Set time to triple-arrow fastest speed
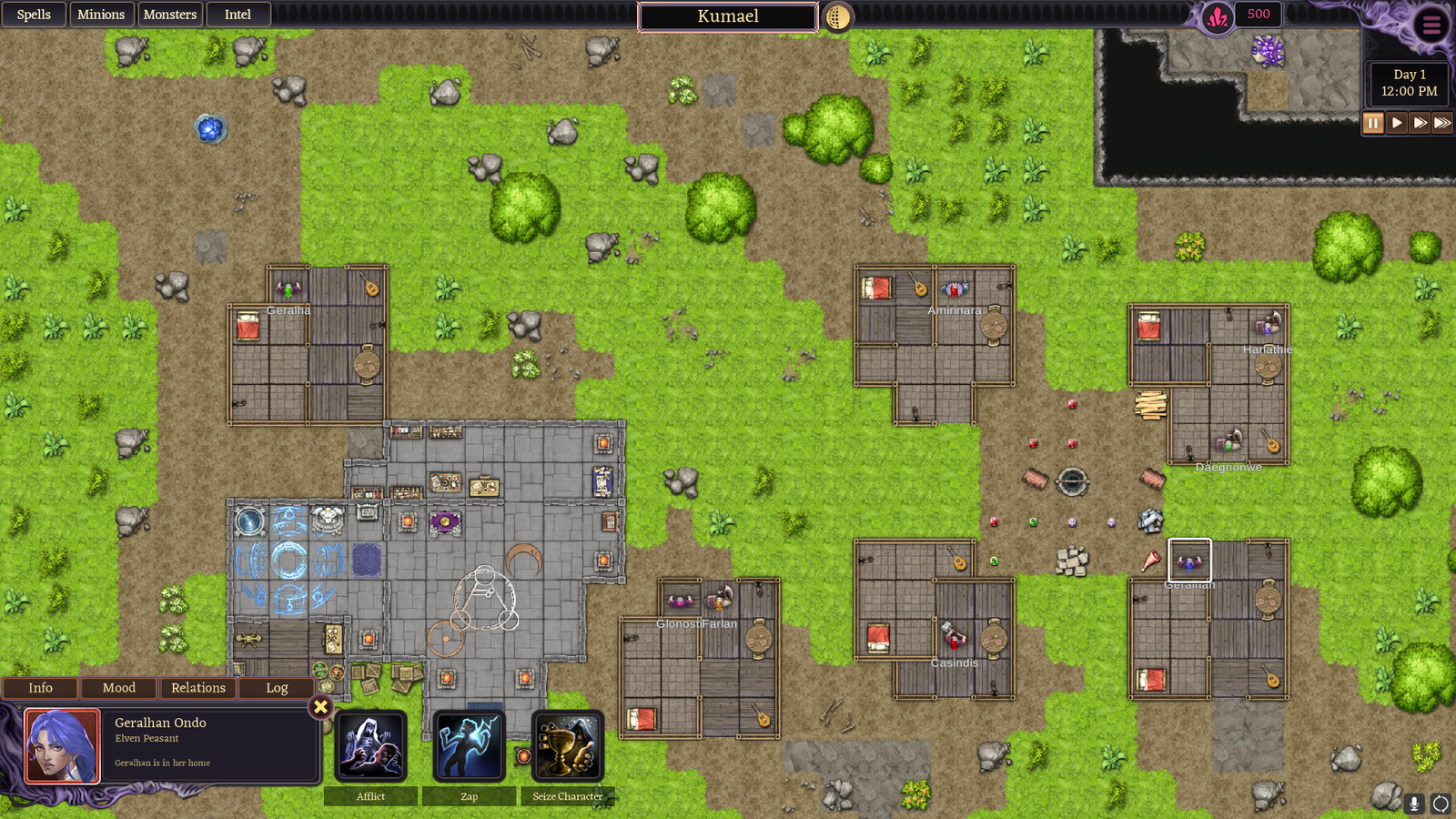The image size is (1456, 819). click(x=1442, y=123)
